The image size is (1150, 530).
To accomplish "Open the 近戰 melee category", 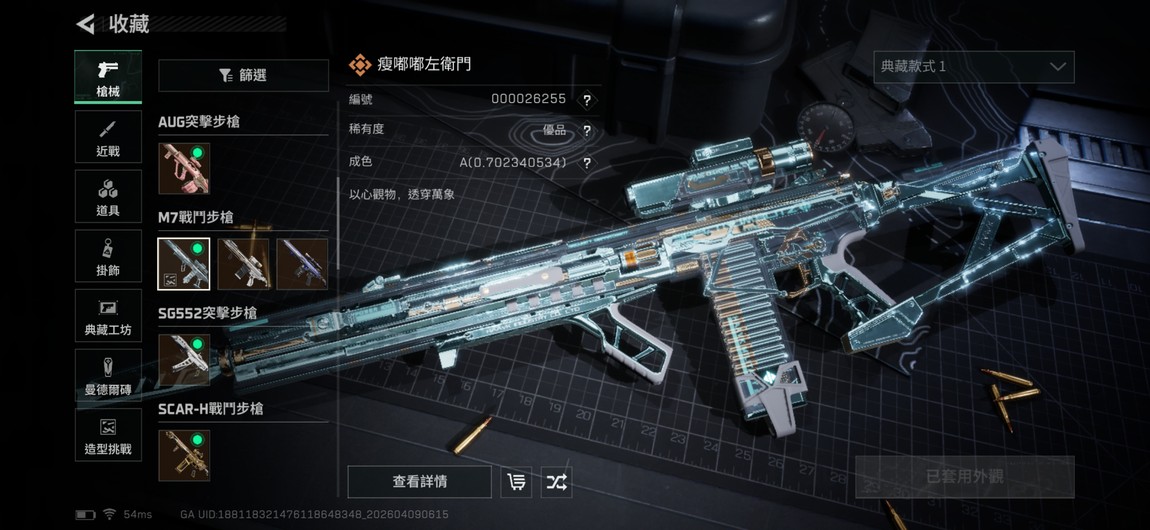I will [108, 136].
